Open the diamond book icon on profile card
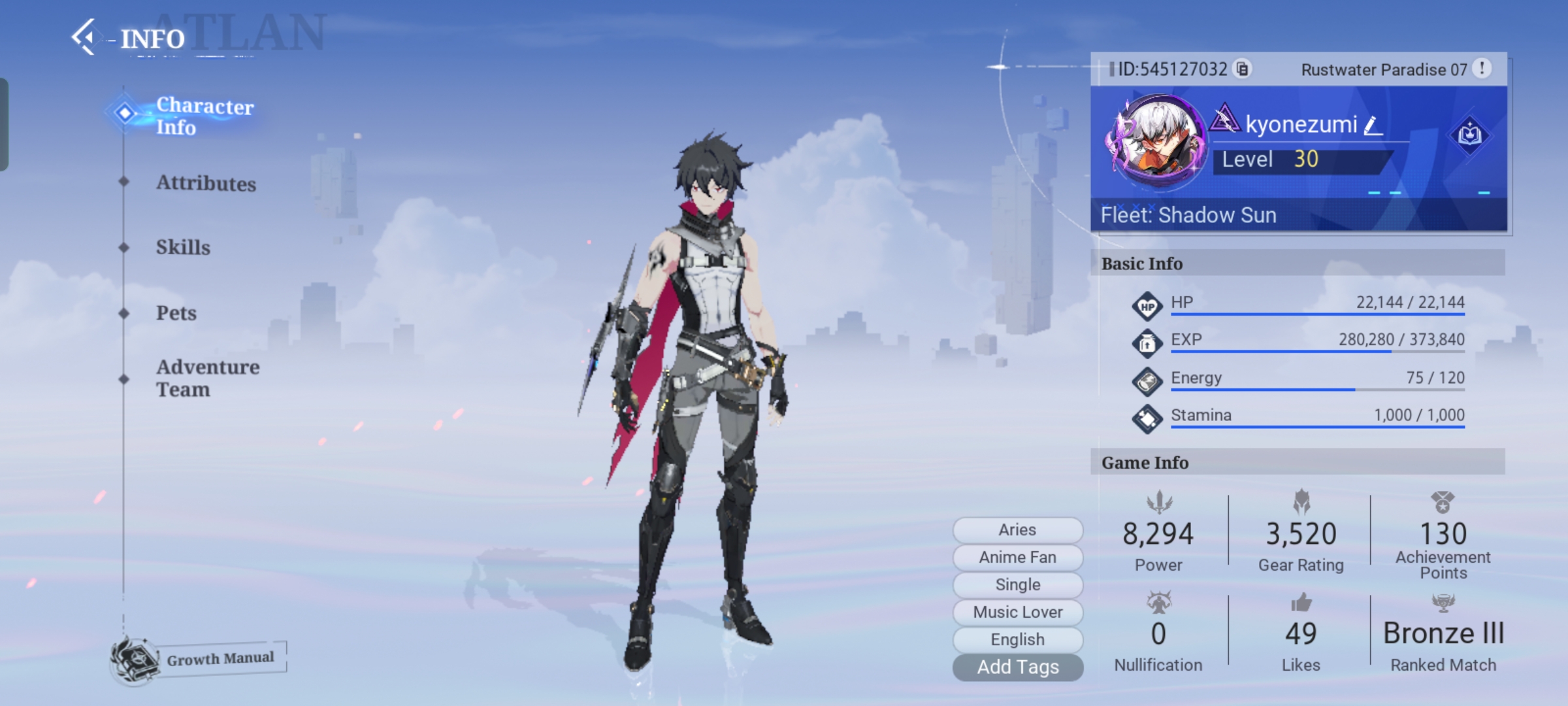Viewport: 1568px width, 706px height. [1469, 135]
